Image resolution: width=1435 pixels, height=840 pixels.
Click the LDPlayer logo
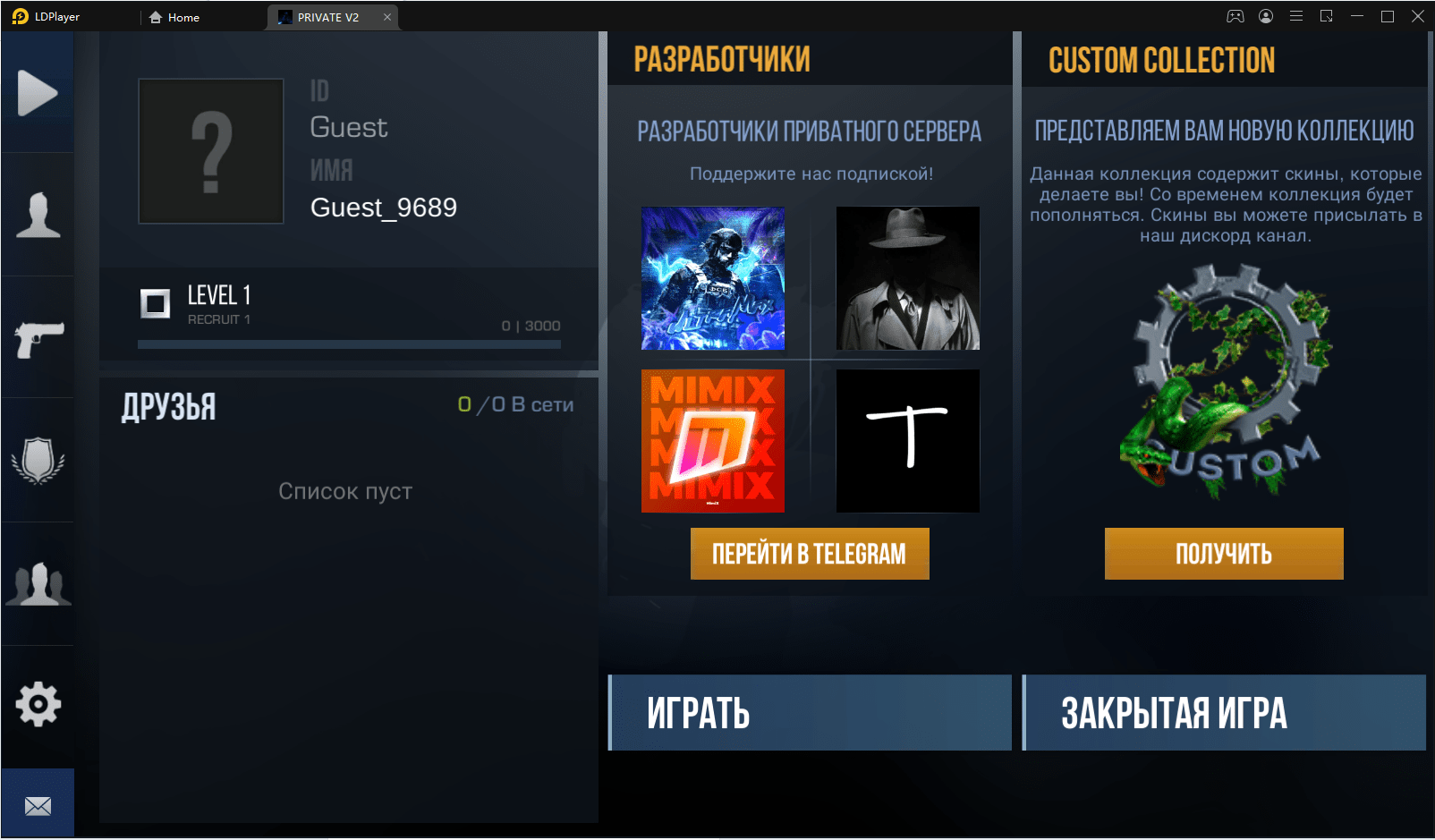18,15
